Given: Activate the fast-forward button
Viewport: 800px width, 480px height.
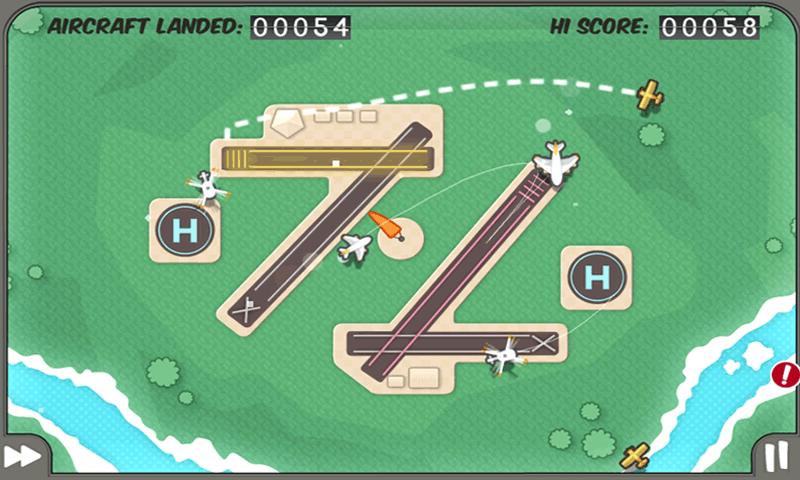Looking at the screenshot, I should click(x=25, y=456).
